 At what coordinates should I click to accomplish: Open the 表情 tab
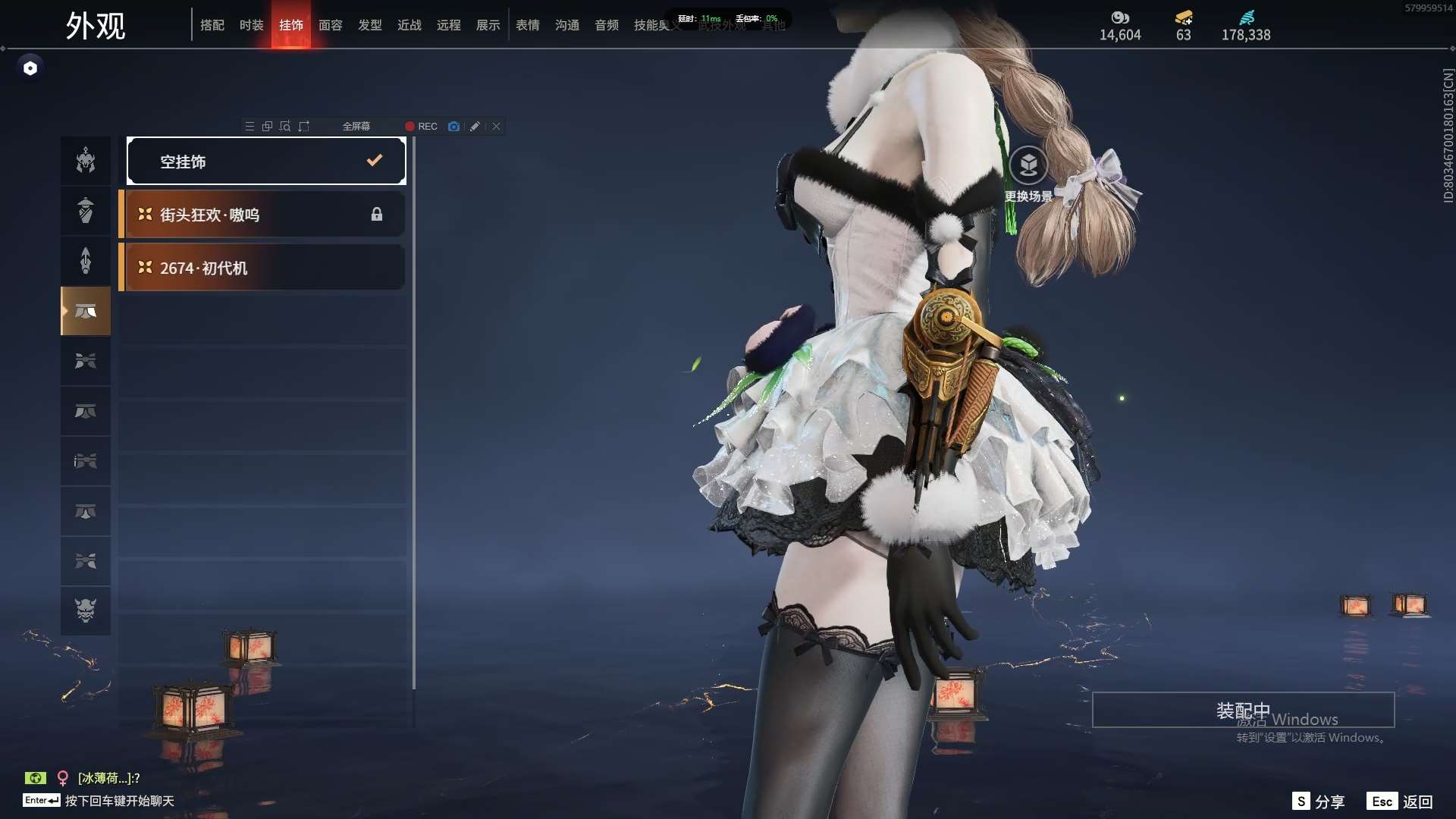pyautogui.click(x=528, y=25)
